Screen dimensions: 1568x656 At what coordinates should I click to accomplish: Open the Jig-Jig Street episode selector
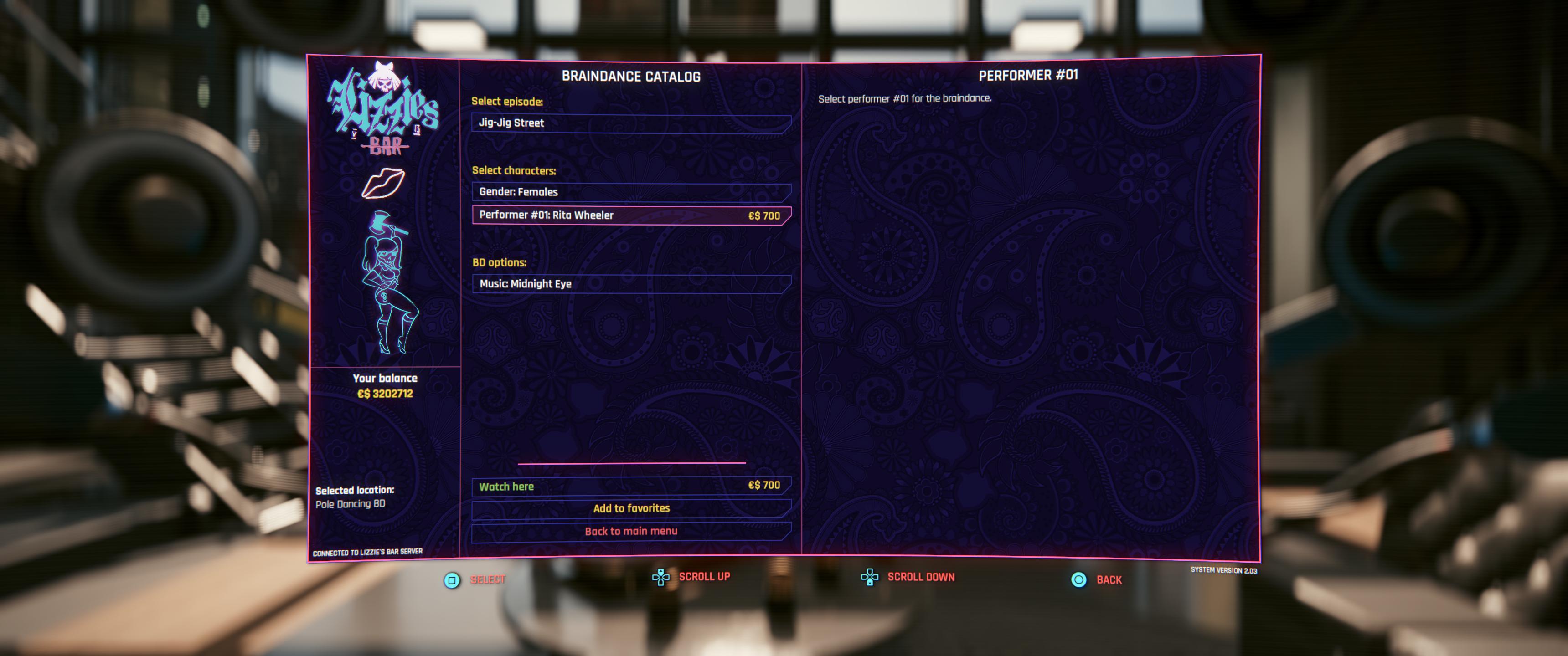click(x=630, y=123)
